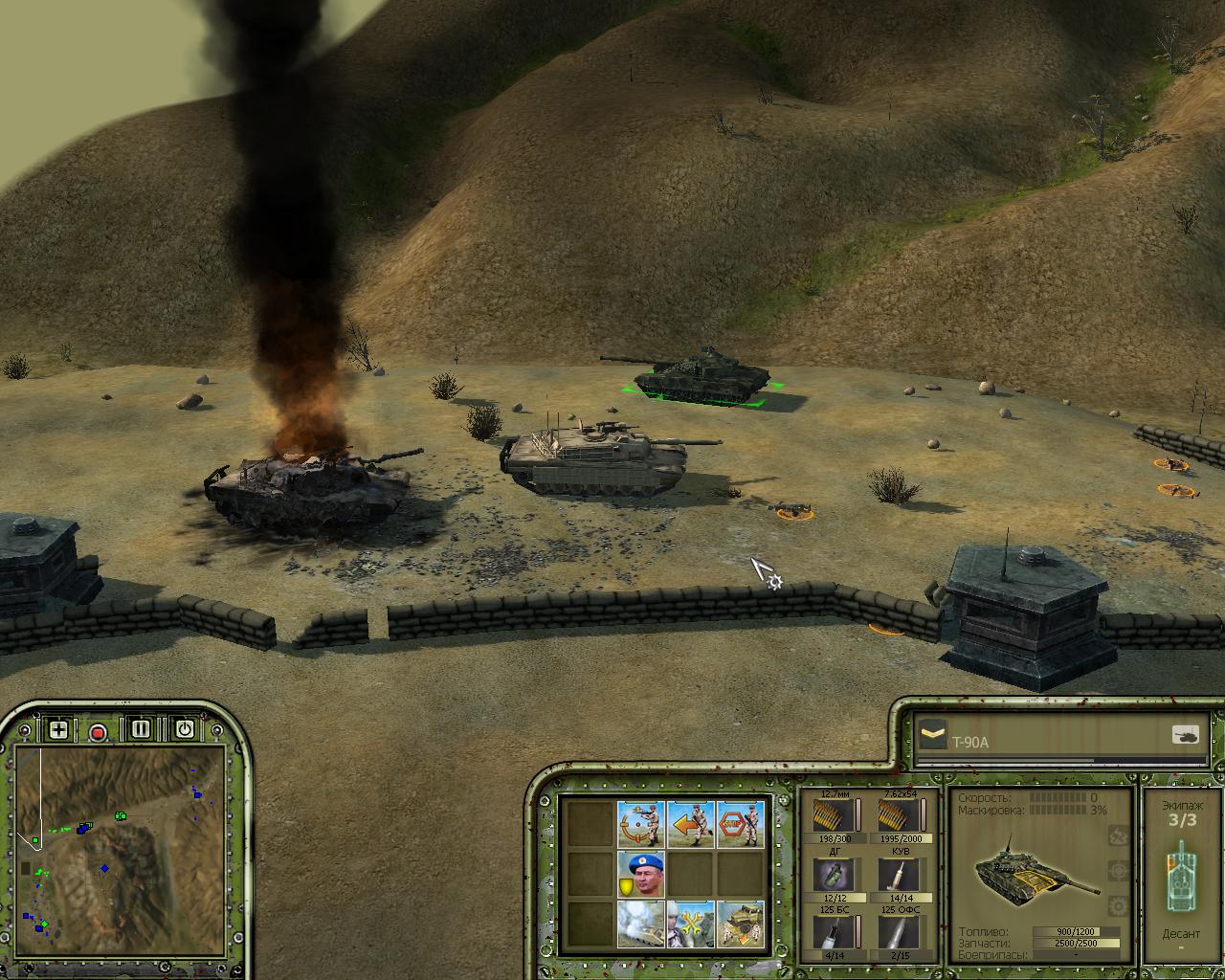This screenshot has width=1225, height=980.
Task: Select the crew tank diagram under Экипаж
Action: pyautogui.click(x=1181, y=876)
